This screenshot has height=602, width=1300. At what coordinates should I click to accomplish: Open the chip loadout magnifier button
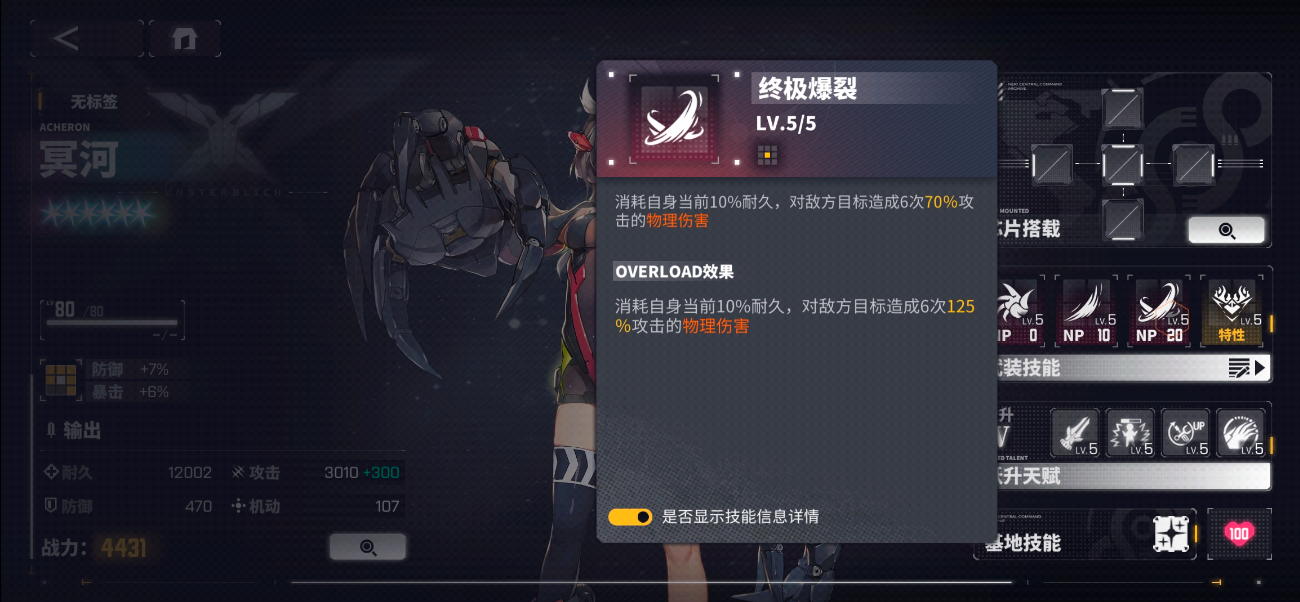1226,230
